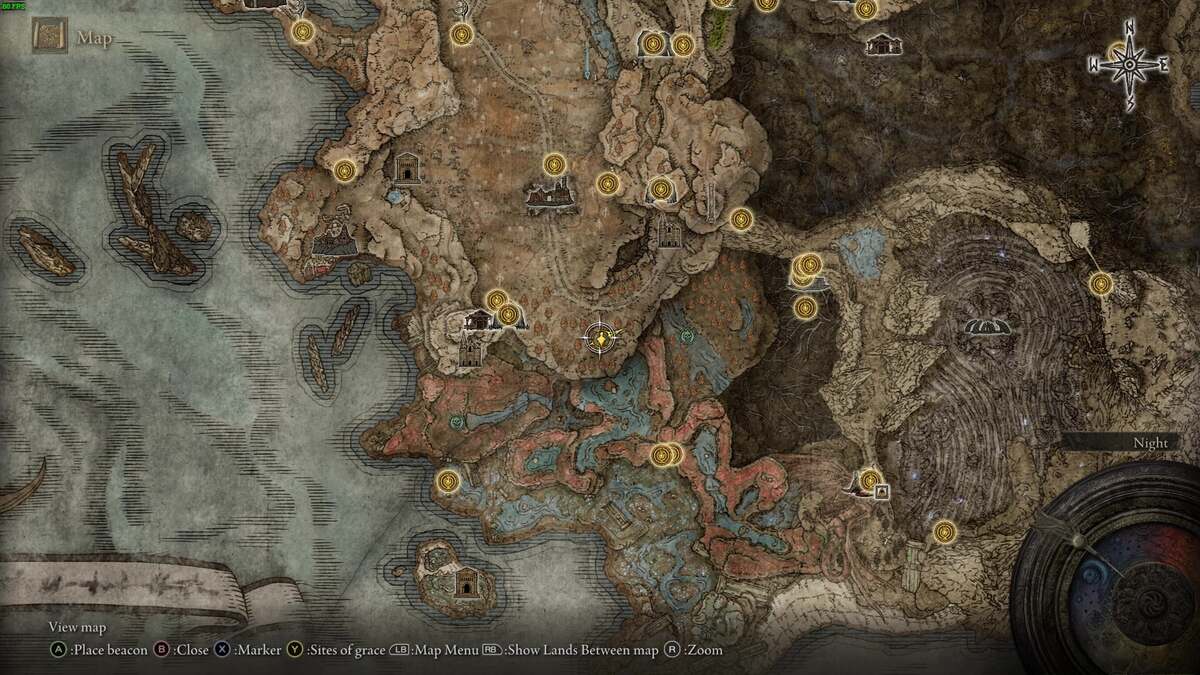Screen dimensions: 1200x675
Task: Select the site of grace on the swamp's coast
Action: pos(448,481)
